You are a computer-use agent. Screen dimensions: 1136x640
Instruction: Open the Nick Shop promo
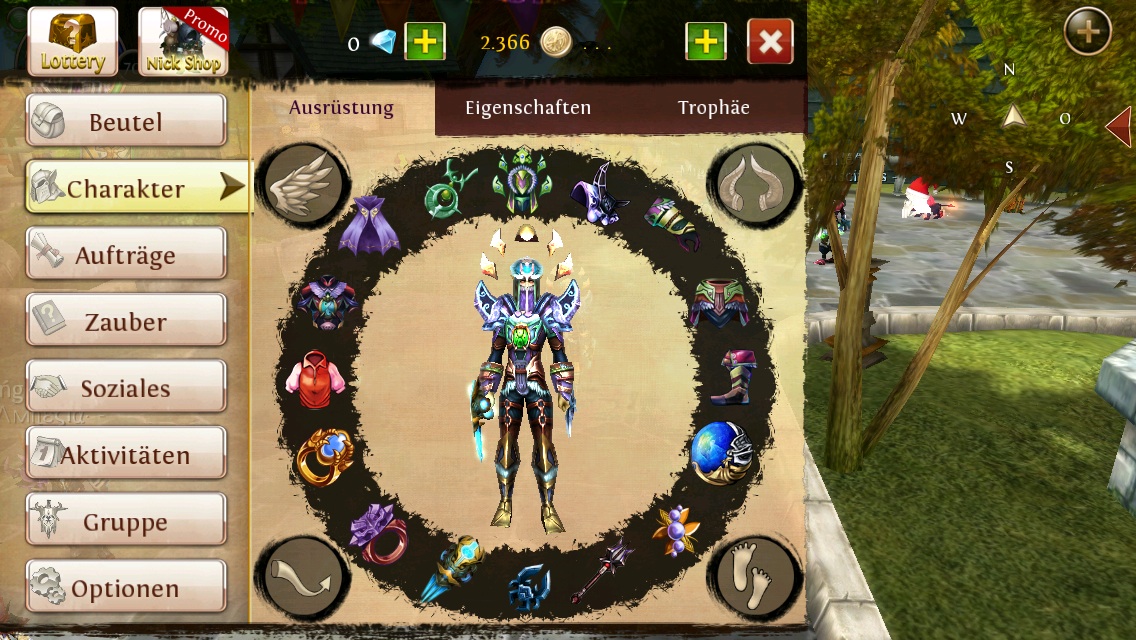click(x=183, y=42)
